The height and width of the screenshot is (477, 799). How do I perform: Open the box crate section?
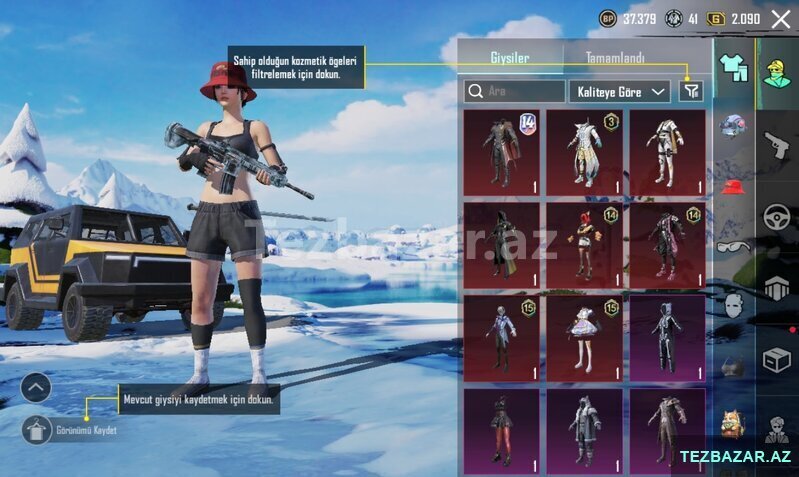coord(777,360)
